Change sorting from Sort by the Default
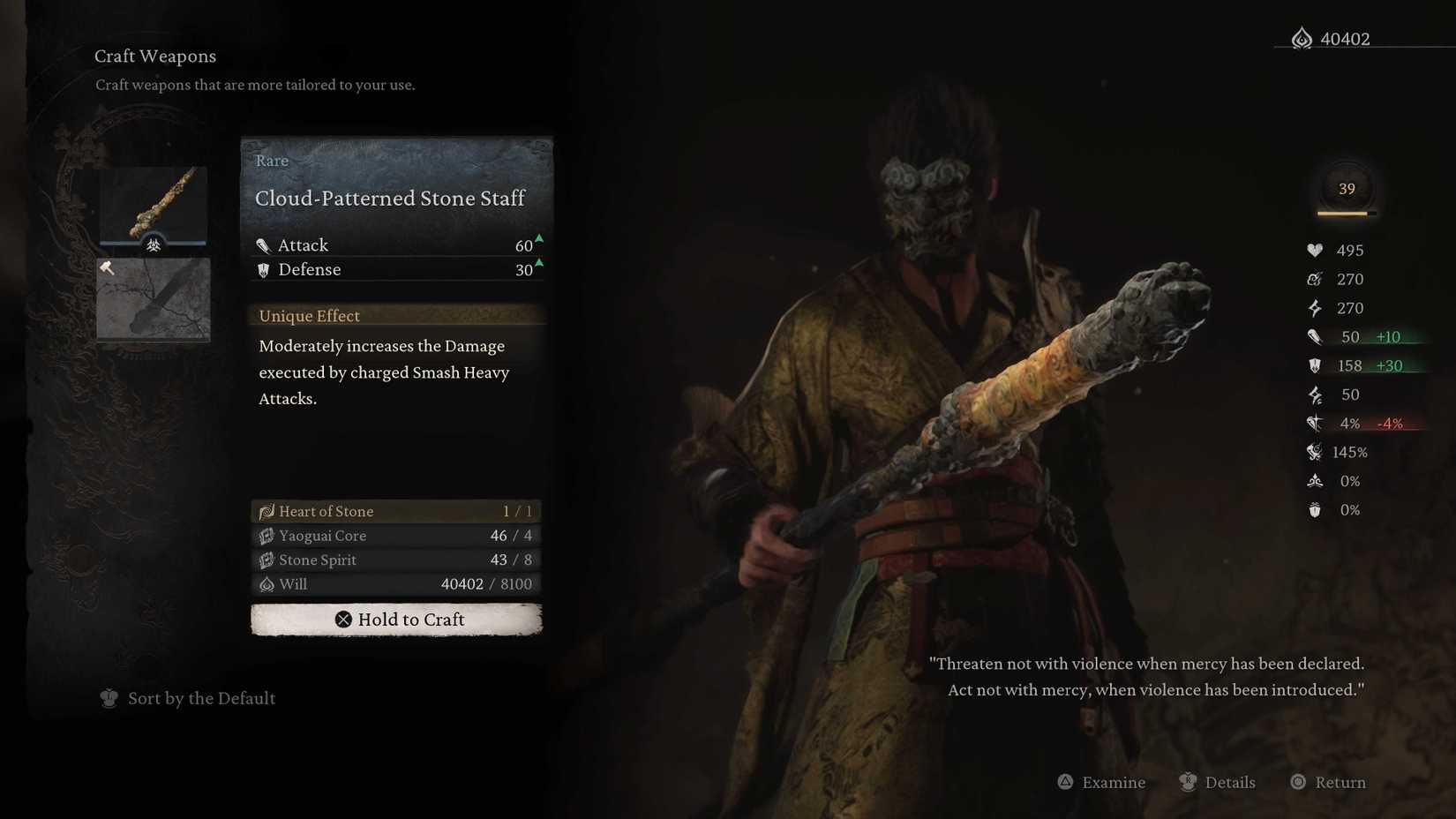 pyautogui.click(x=188, y=698)
